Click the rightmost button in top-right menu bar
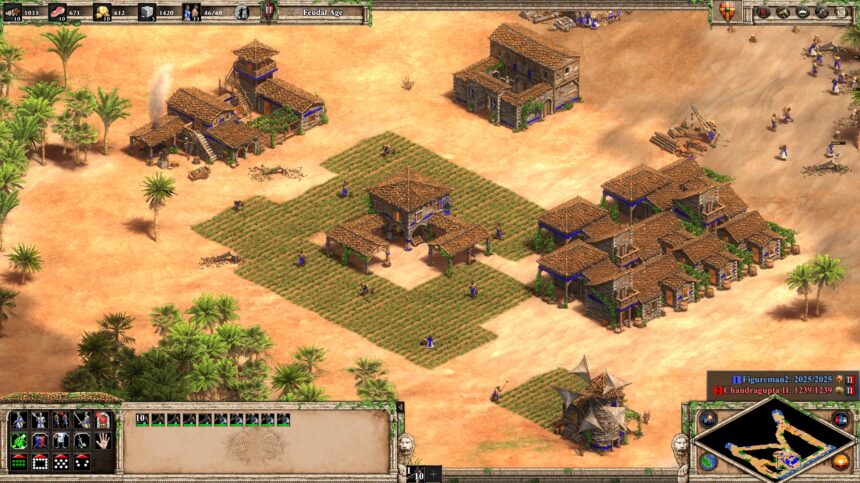Viewport: 860px width, 483px height. click(838, 12)
